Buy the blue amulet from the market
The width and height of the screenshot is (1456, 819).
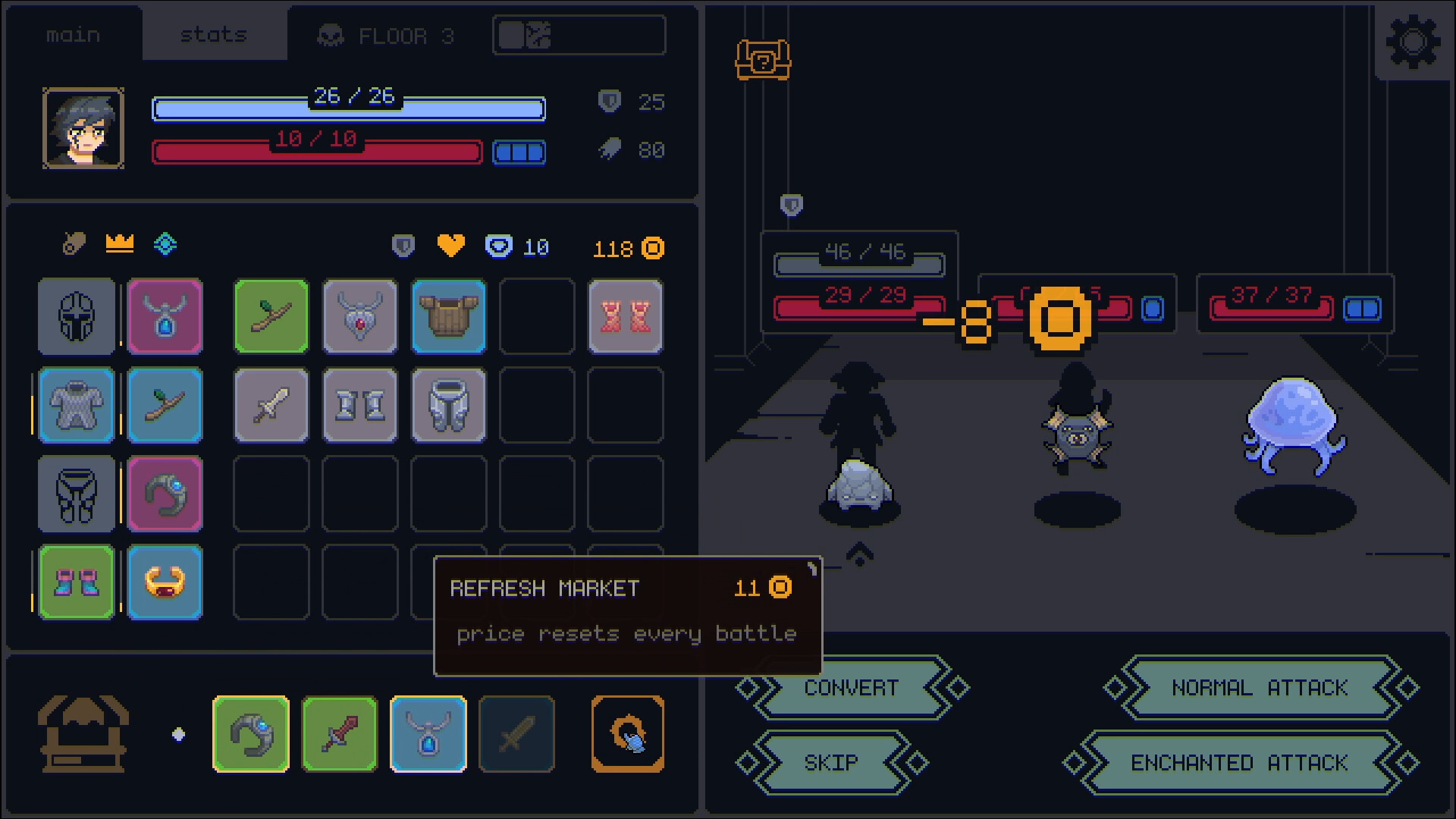click(x=428, y=733)
